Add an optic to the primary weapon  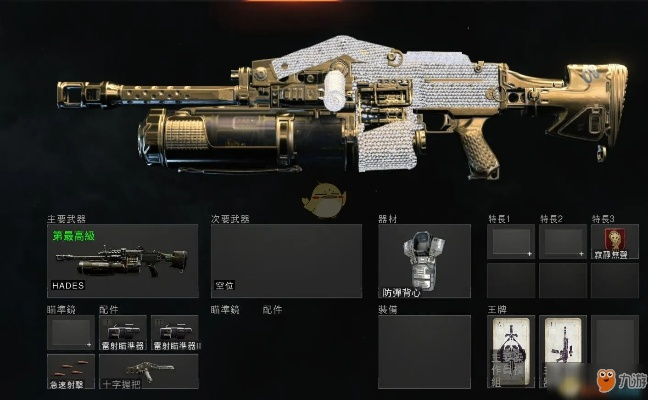(71, 332)
